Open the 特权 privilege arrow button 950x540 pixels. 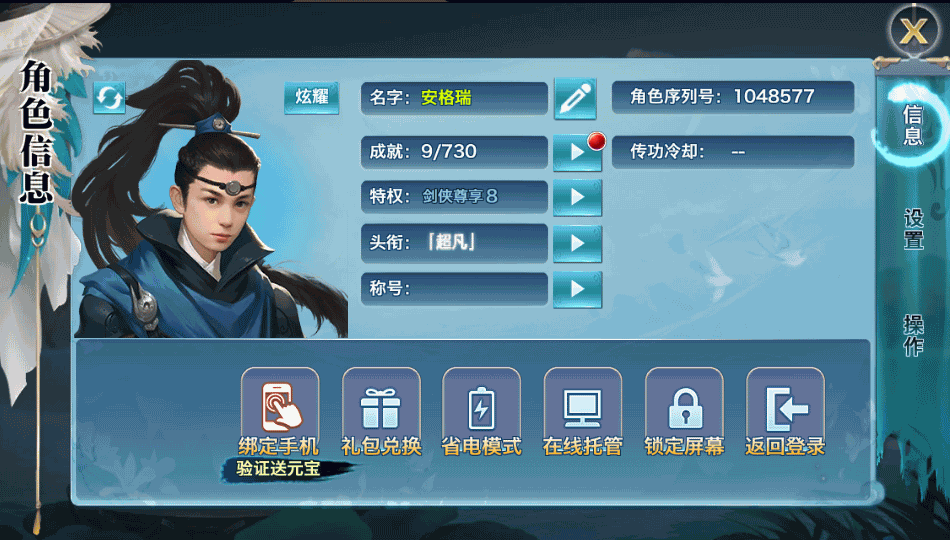[577, 197]
